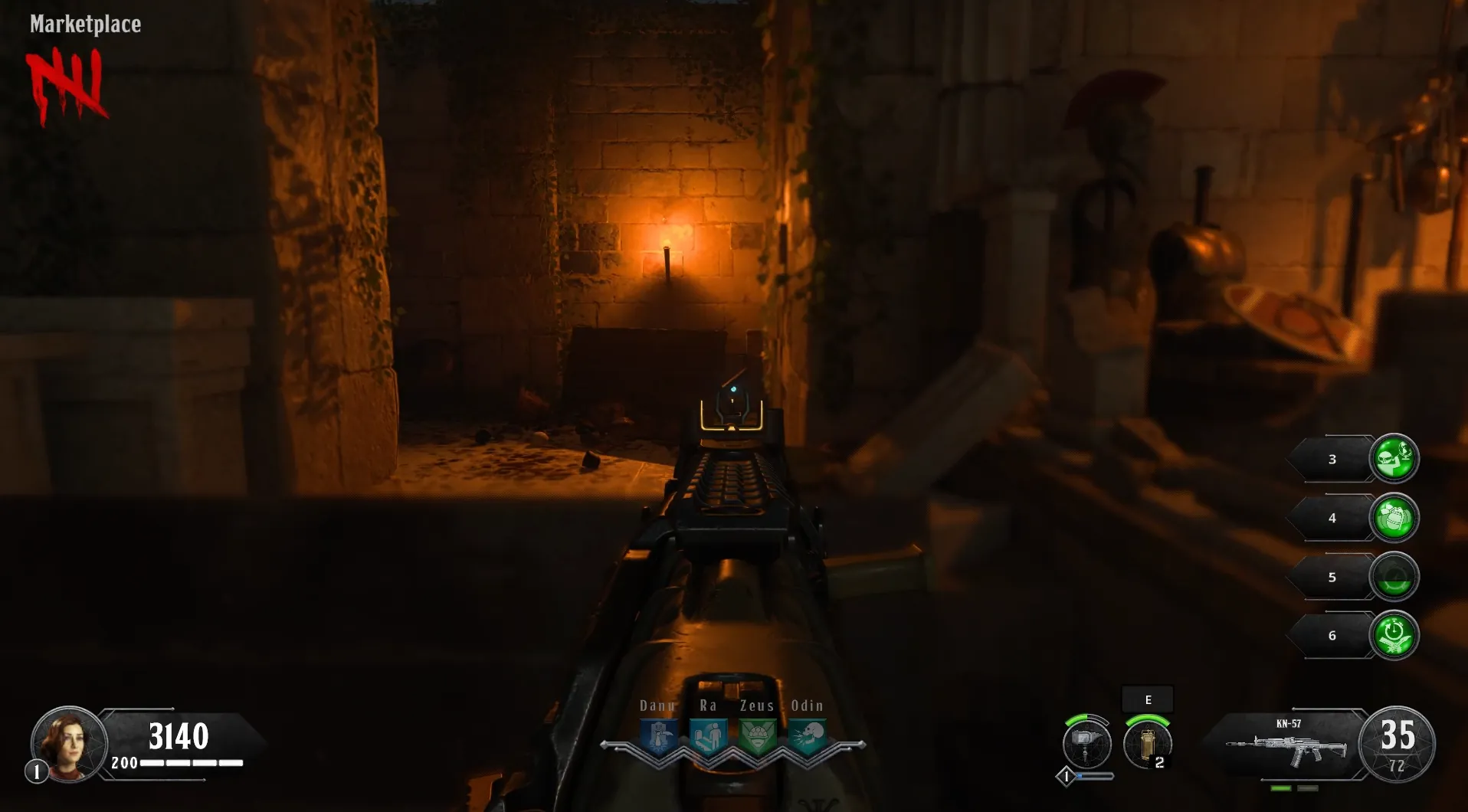
Task: Select the Ra perk icon
Action: click(709, 737)
